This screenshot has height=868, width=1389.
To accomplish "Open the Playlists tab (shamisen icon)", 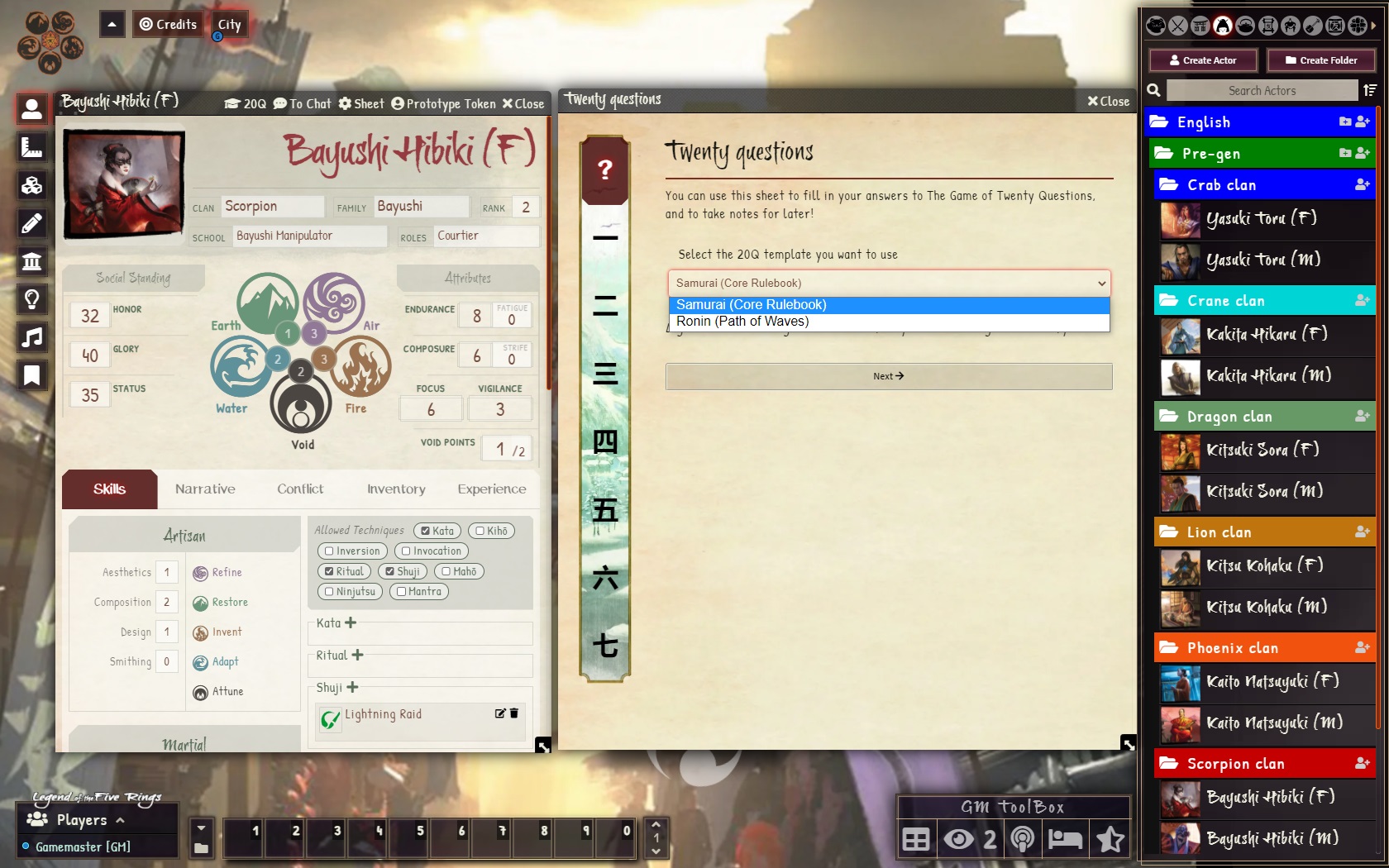I will tap(1313, 25).
